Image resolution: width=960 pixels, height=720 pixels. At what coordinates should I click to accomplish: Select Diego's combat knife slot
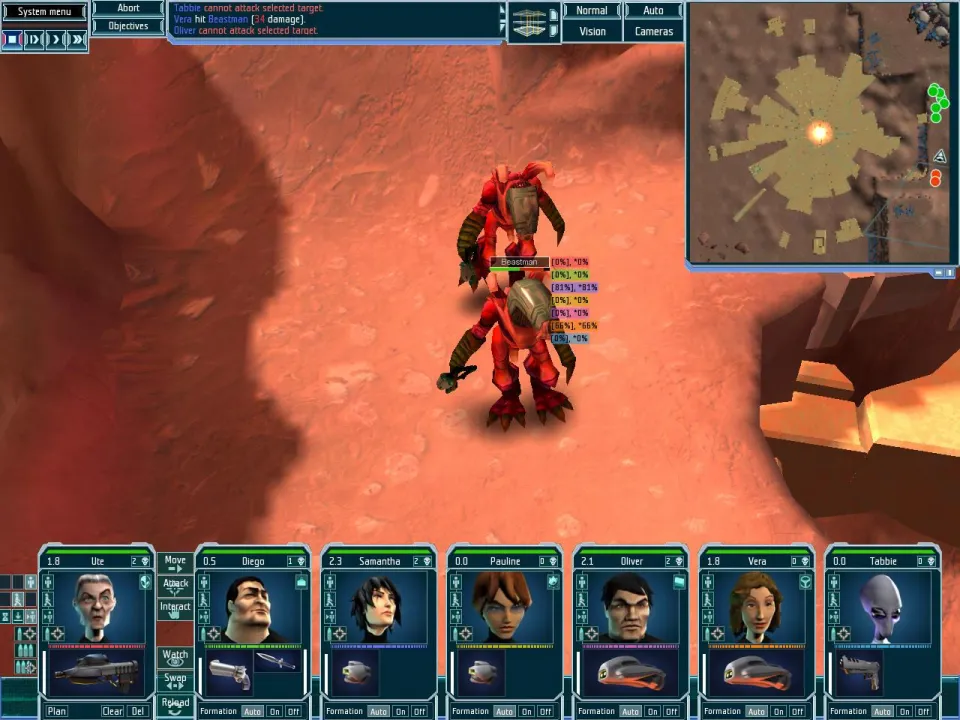pyautogui.click(x=275, y=661)
